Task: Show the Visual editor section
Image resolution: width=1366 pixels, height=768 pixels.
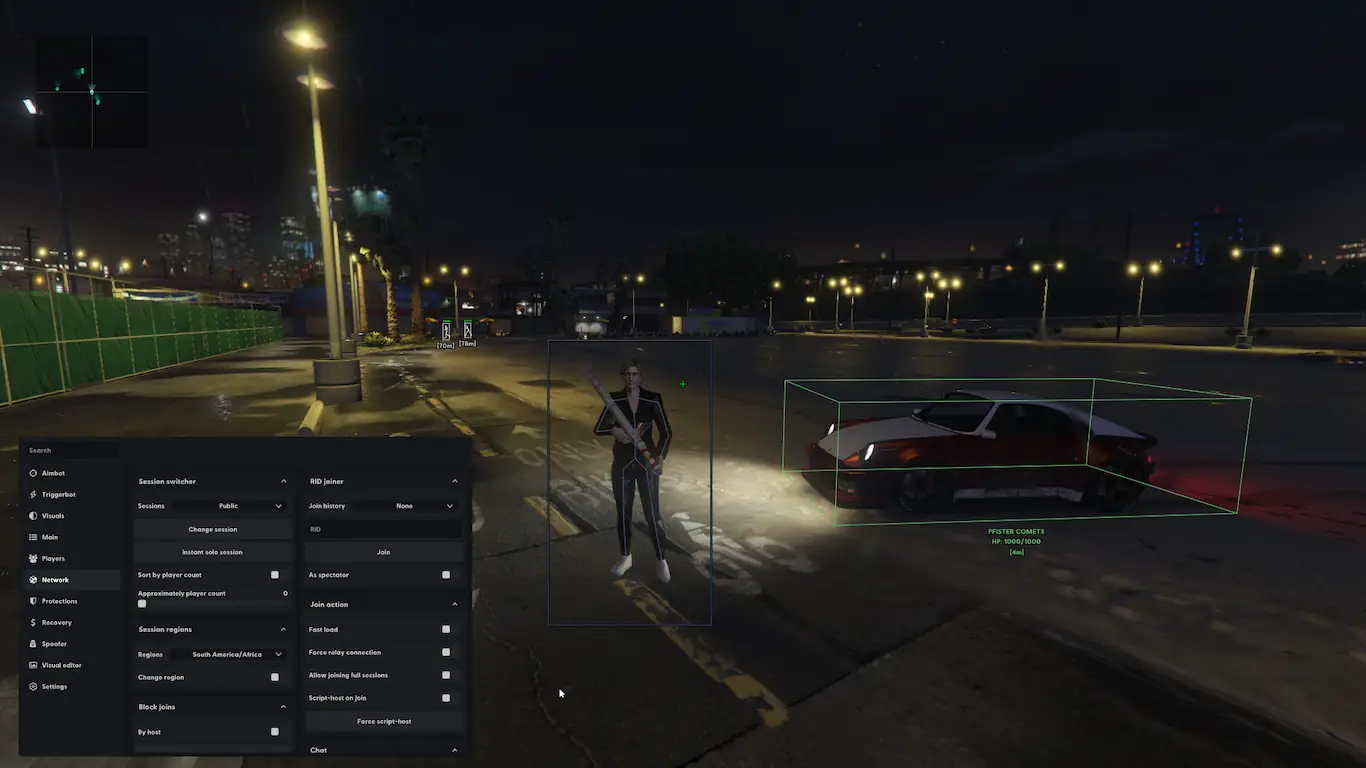Action: tap(61, 665)
